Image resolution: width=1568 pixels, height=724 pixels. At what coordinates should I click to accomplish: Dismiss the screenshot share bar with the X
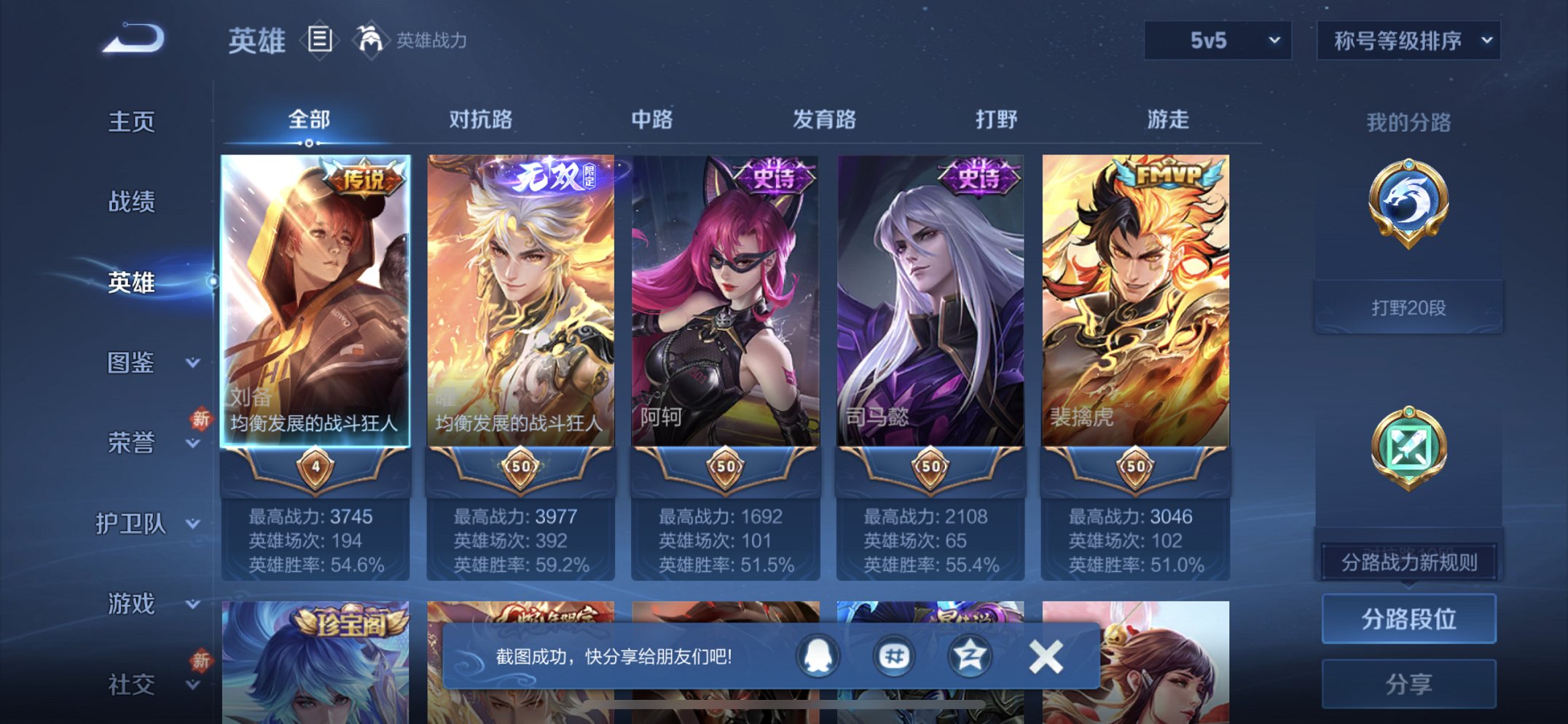point(1046,654)
